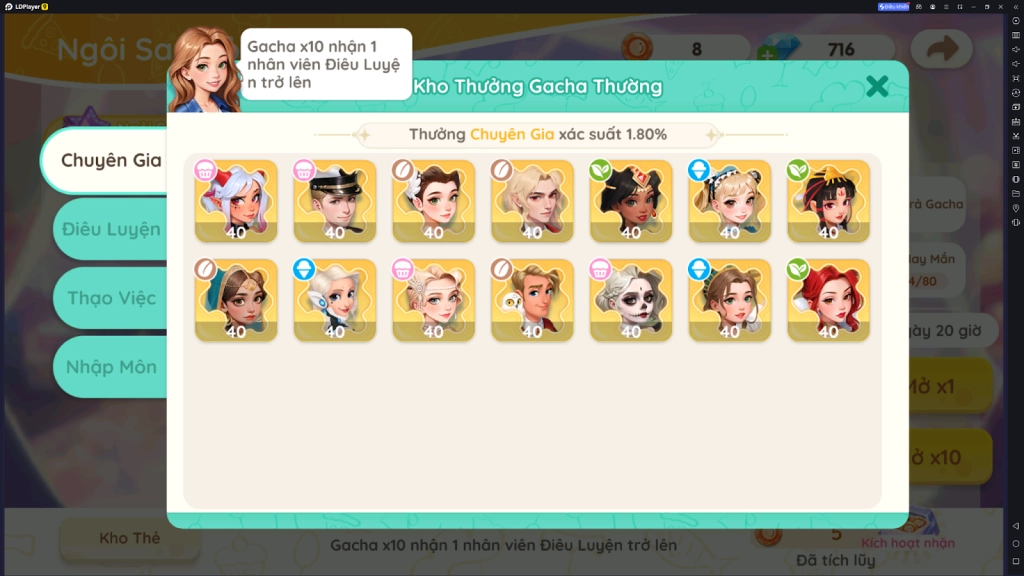Close the Kho Thưởng Gacha Thường window
Screen dimensions: 1024x576
pos(877,86)
